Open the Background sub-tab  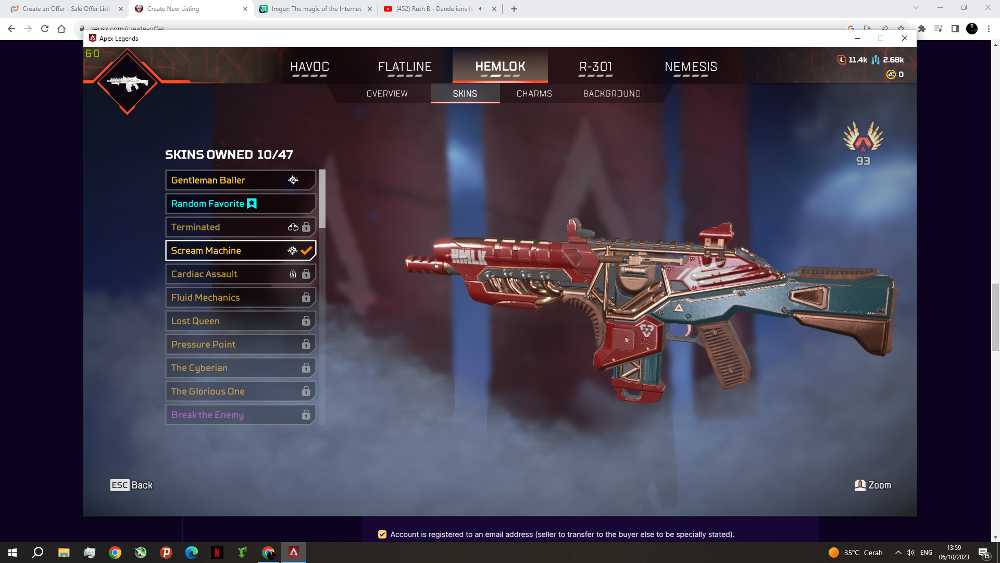coord(611,94)
